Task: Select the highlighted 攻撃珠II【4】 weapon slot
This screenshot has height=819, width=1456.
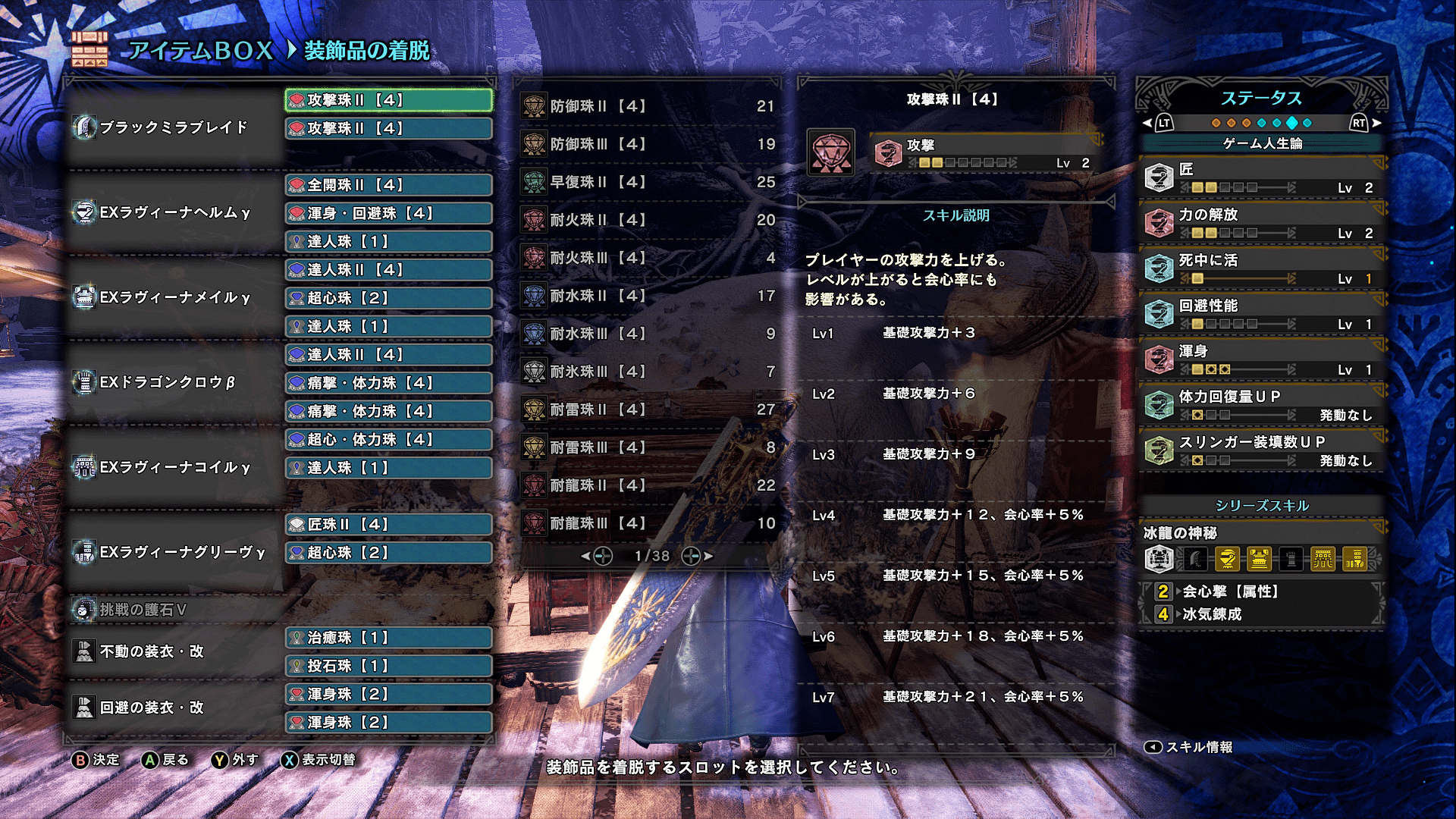Action: (x=388, y=100)
